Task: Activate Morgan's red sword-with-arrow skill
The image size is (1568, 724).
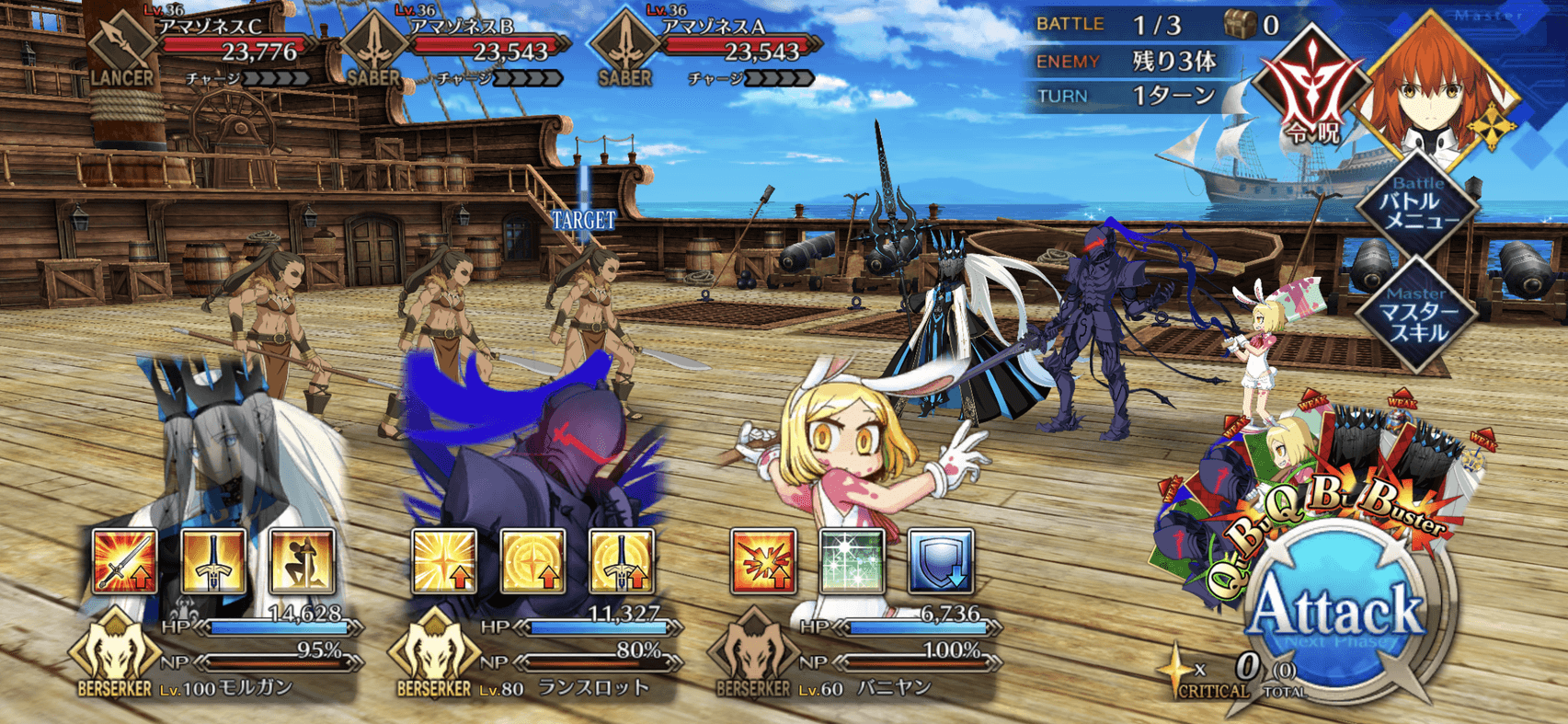Action: point(125,560)
